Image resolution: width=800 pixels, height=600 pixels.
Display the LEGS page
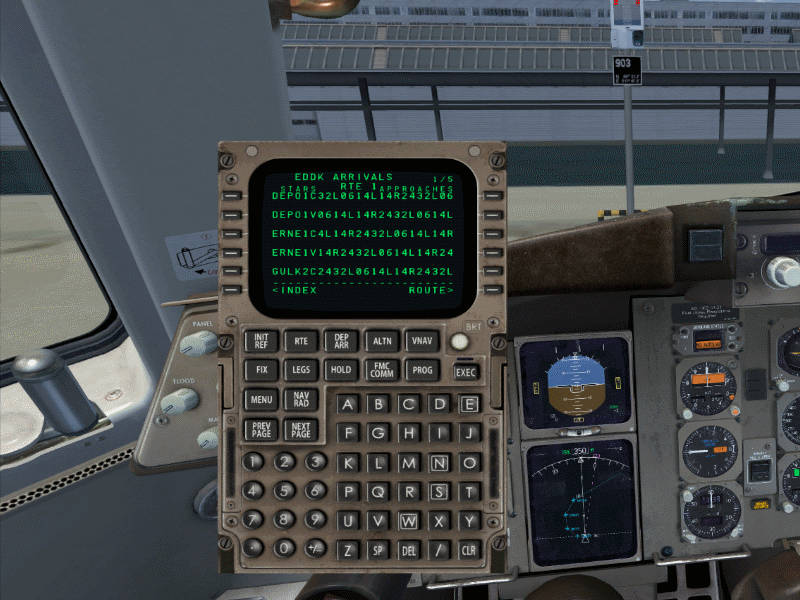(x=301, y=370)
